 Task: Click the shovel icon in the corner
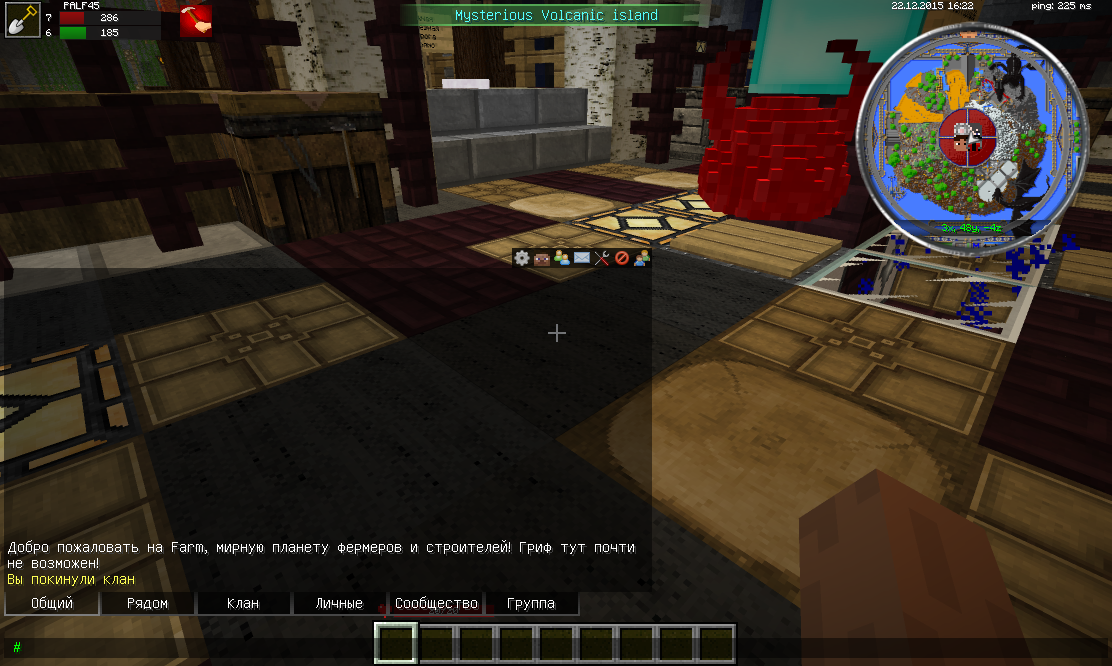coord(22,19)
